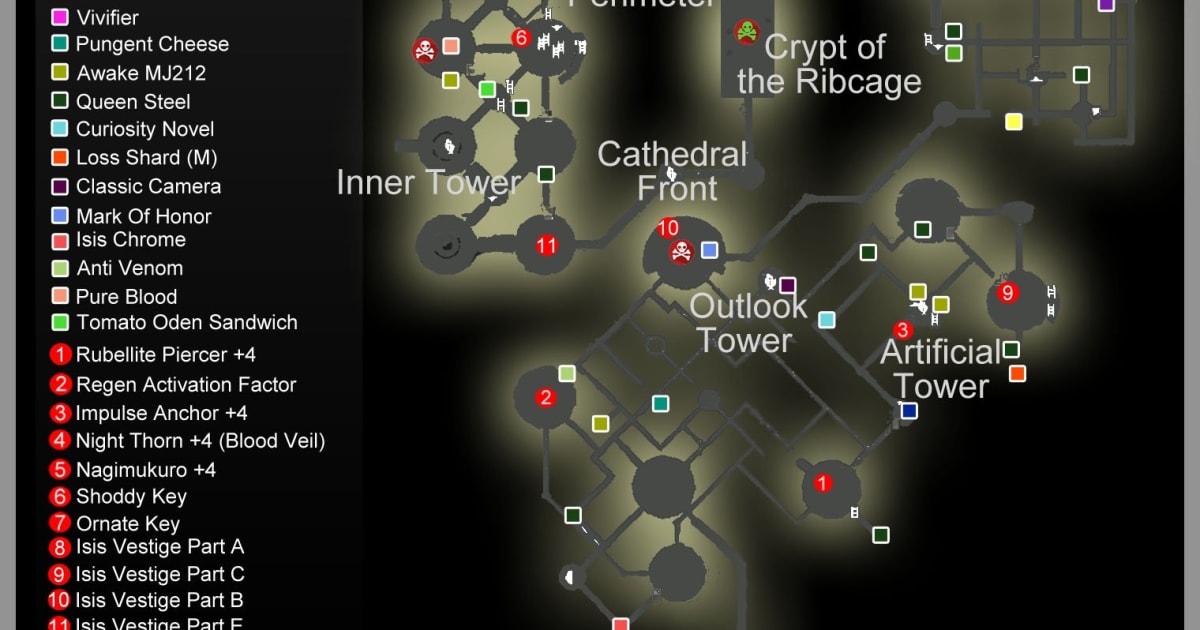
Task: Select the Vivifier legend entry
Action: click(x=107, y=17)
